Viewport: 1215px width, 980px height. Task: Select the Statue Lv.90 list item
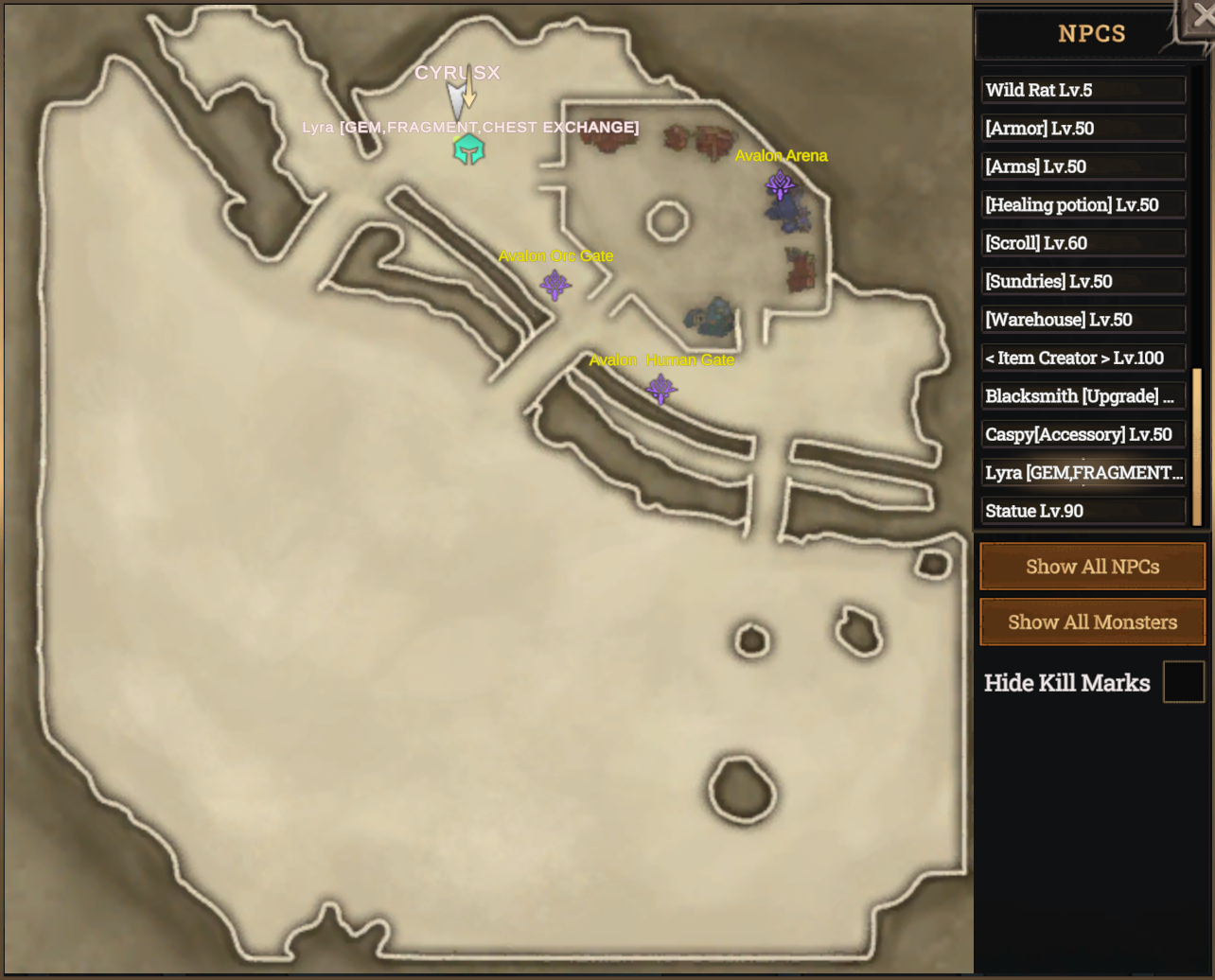pos(1083,510)
